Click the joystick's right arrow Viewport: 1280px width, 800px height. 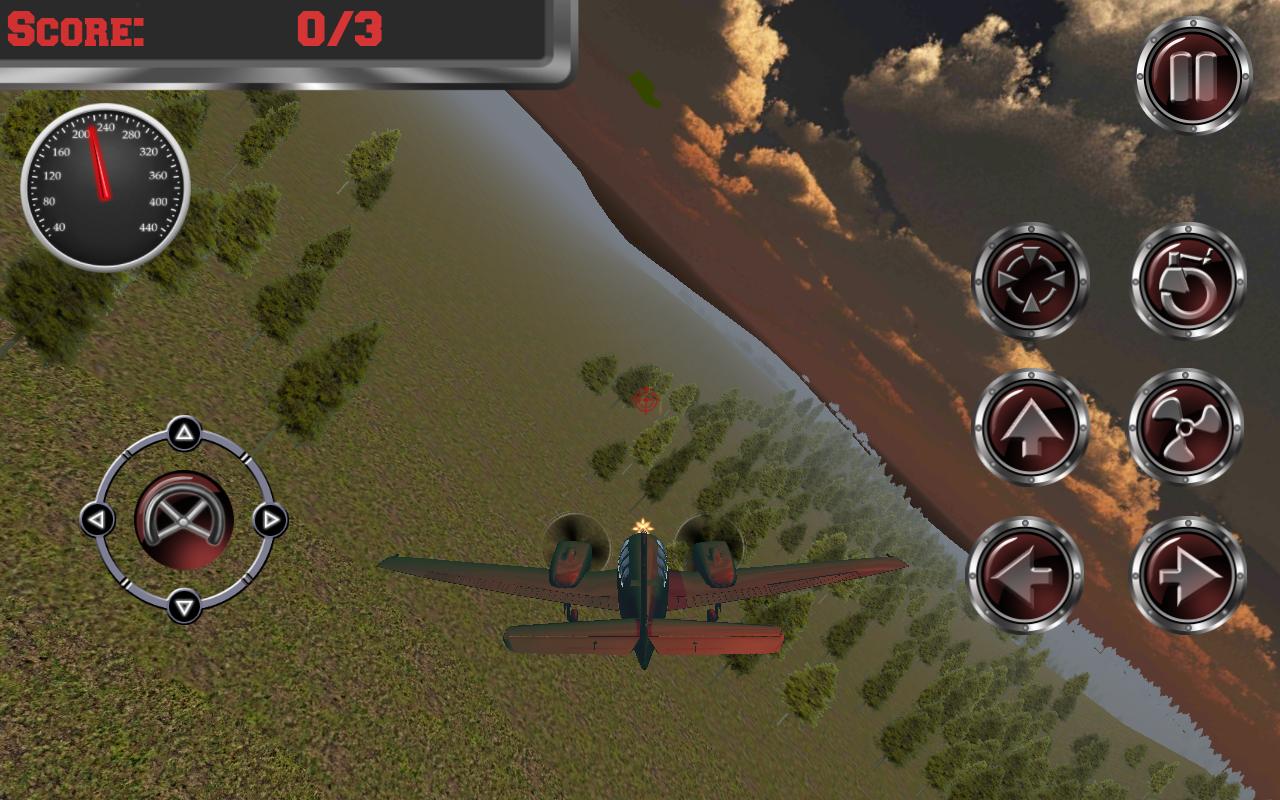[269, 520]
